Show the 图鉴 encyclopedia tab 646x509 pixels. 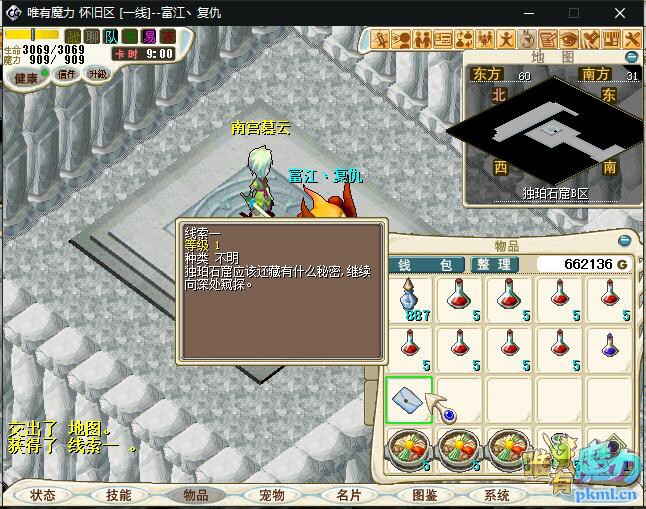click(x=424, y=495)
